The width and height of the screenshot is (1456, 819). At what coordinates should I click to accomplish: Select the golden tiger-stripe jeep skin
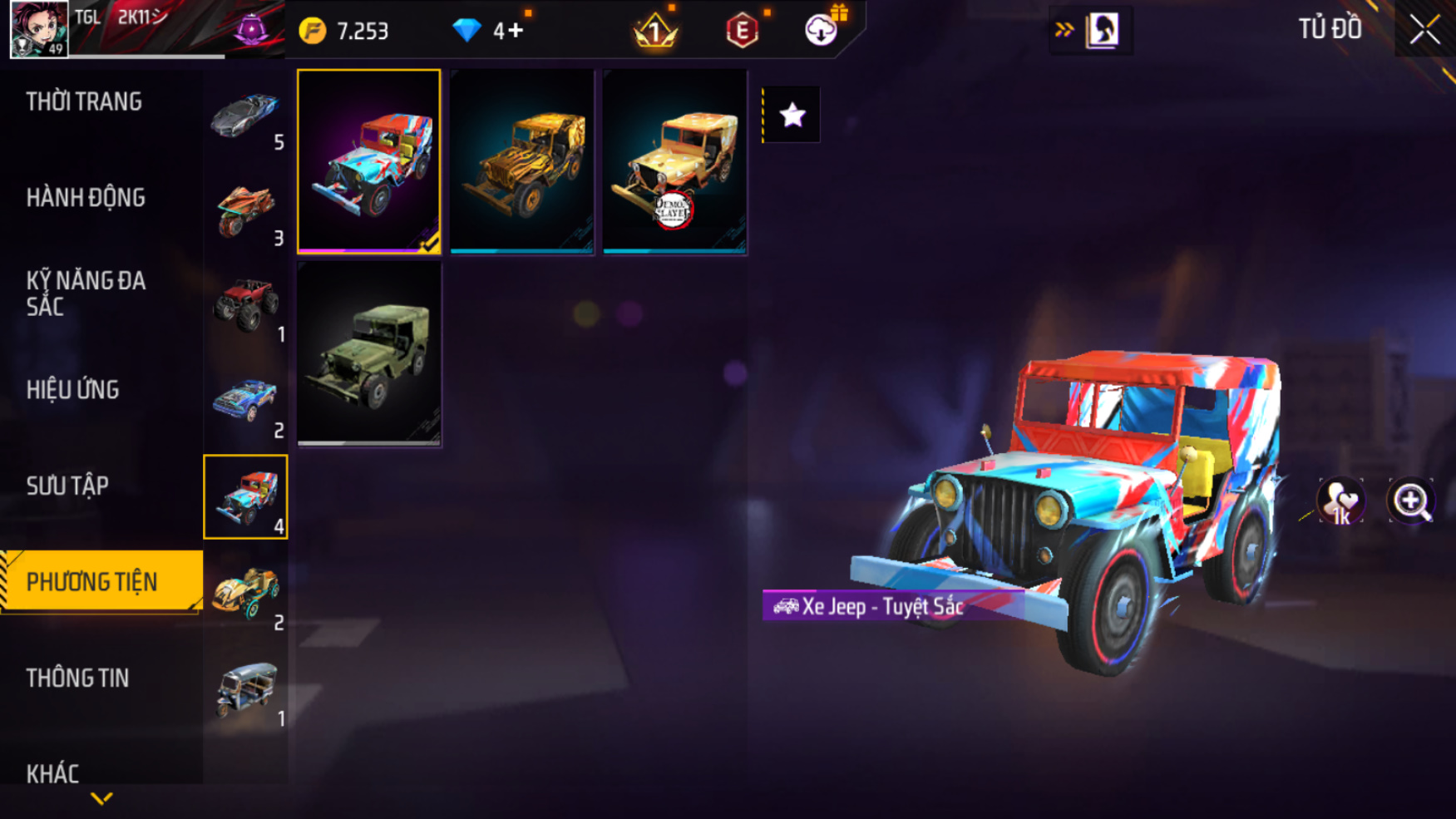(x=522, y=161)
